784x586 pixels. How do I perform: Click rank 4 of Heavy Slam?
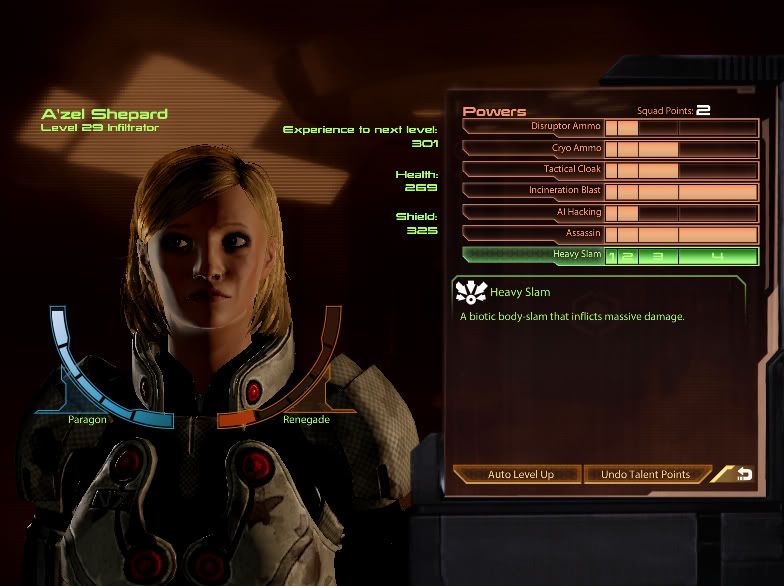(717, 256)
